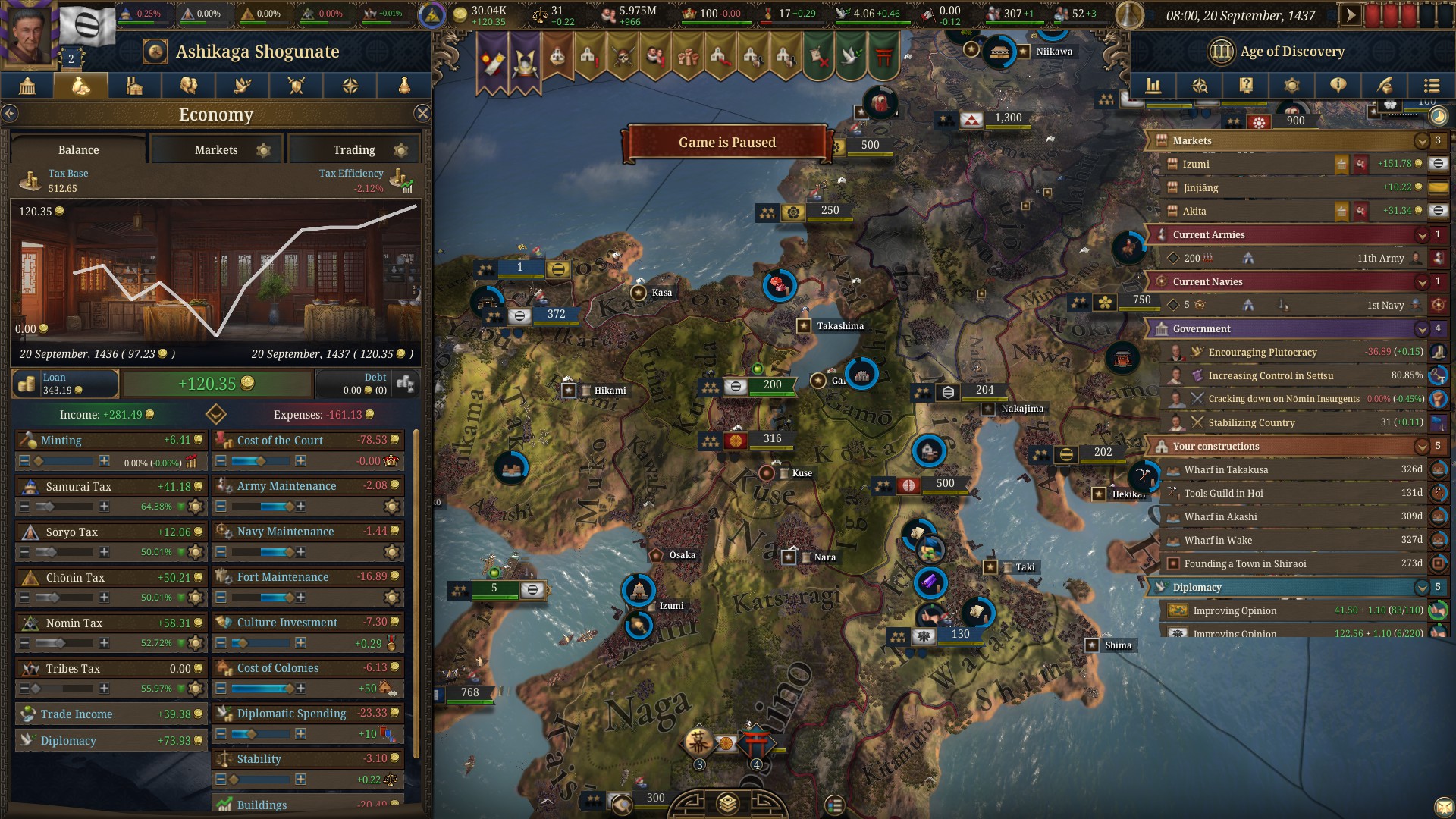Collapse the Government outliner section

click(x=1422, y=329)
